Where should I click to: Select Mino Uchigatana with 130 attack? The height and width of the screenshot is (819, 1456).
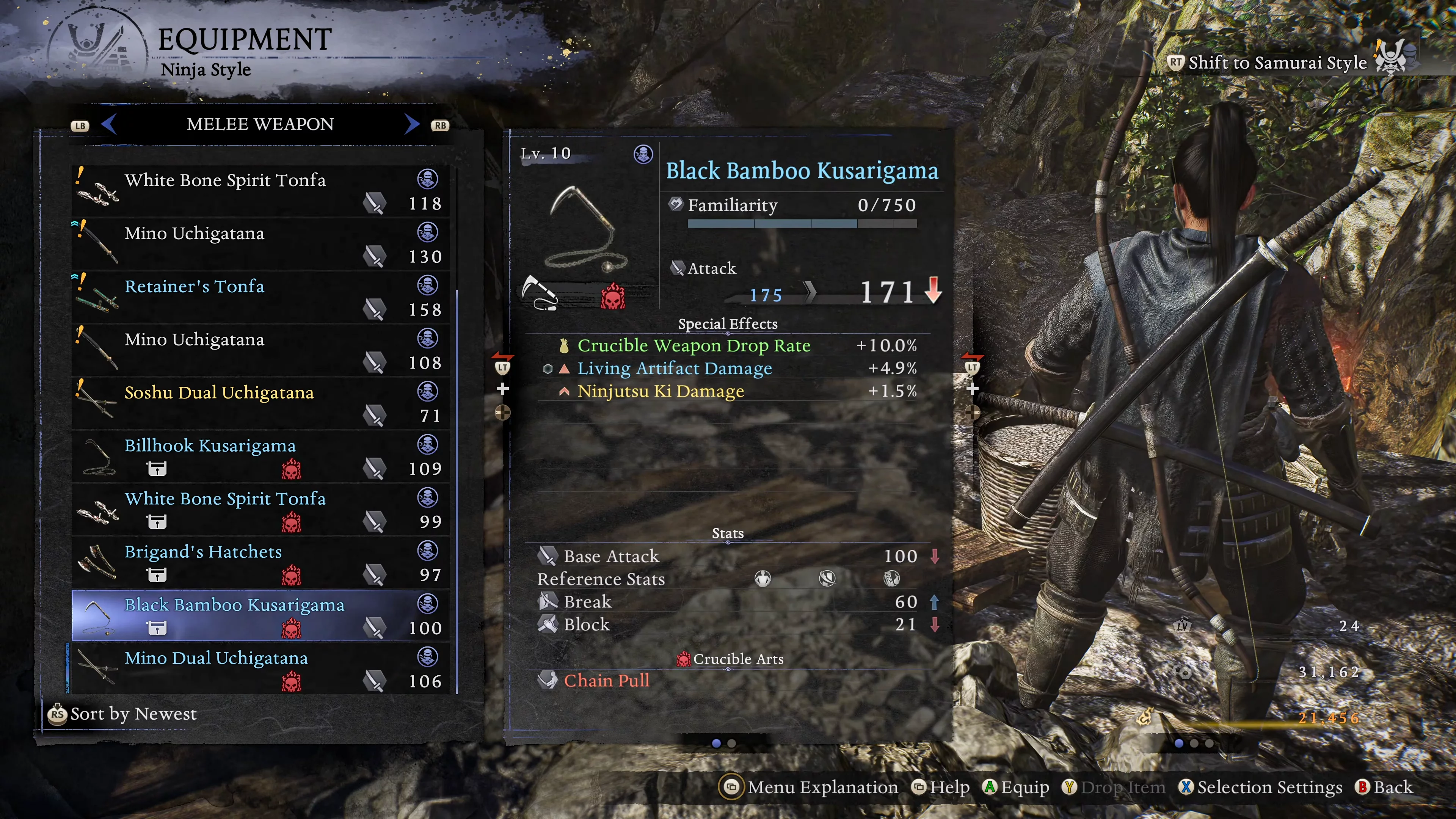tap(260, 243)
